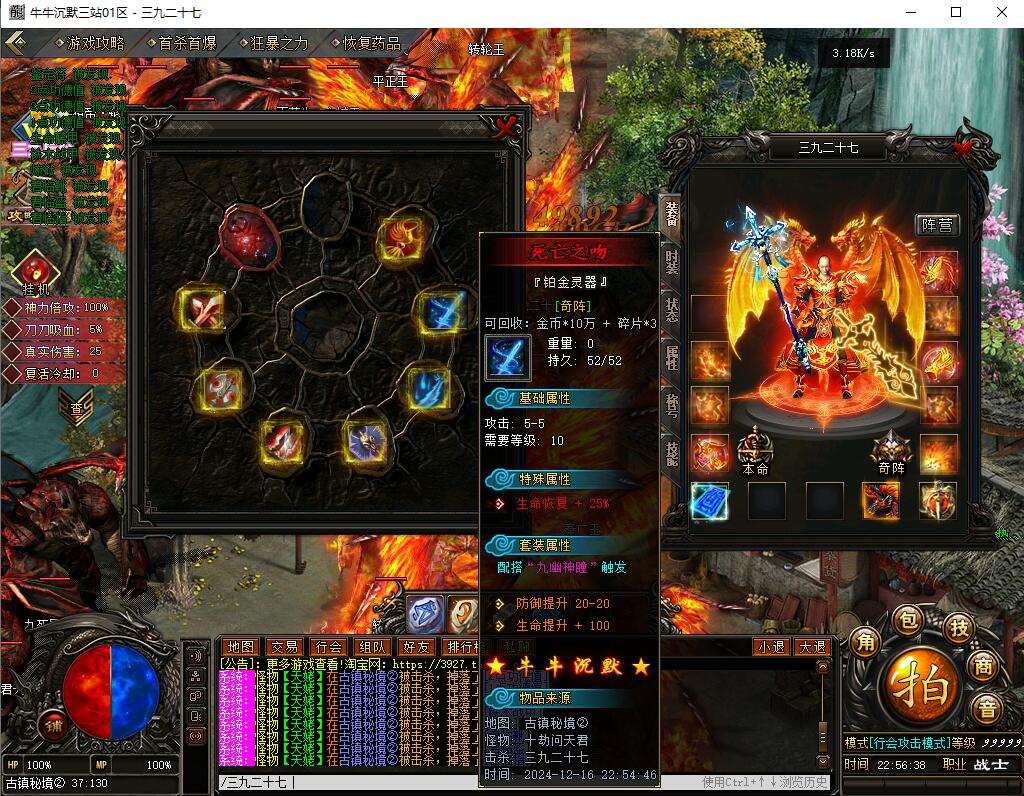This screenshot has width=1024, height=796.
Task: Click the 阵营 faction button
Action: [x=936, y=225]
